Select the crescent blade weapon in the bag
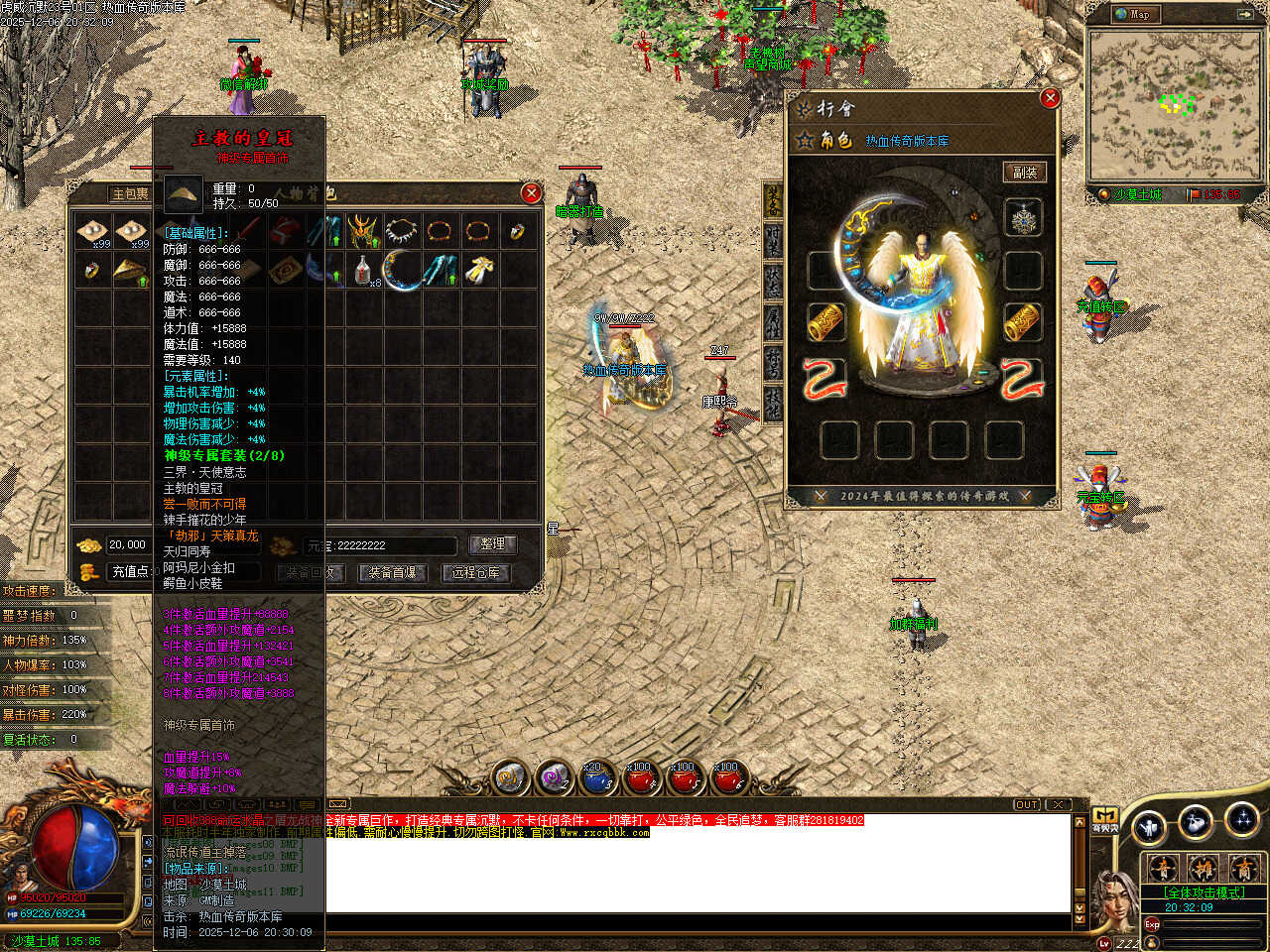 pyautogui.click(x=402, y=270)
